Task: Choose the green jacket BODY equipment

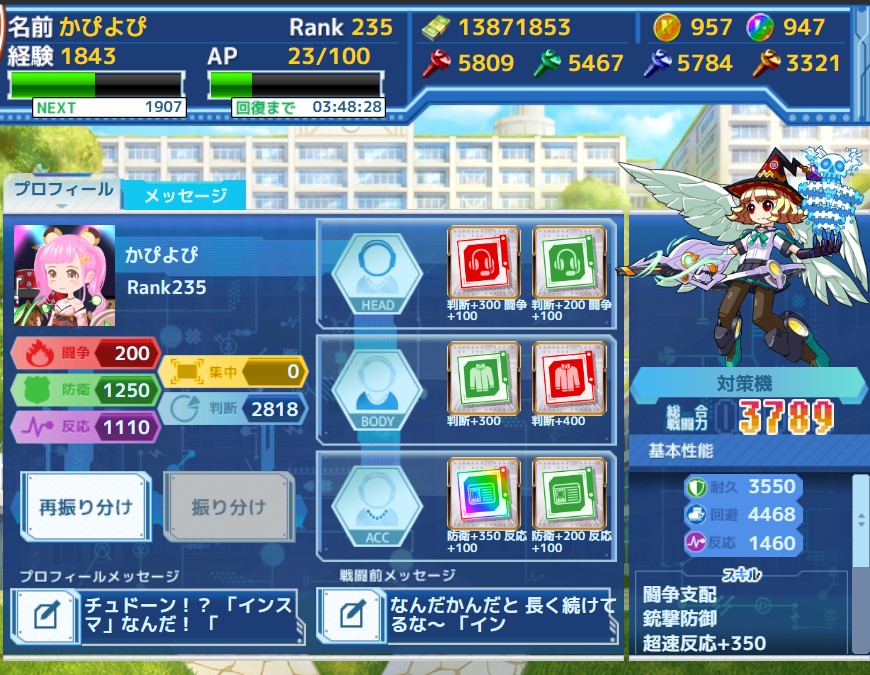Action: point(484,377)
